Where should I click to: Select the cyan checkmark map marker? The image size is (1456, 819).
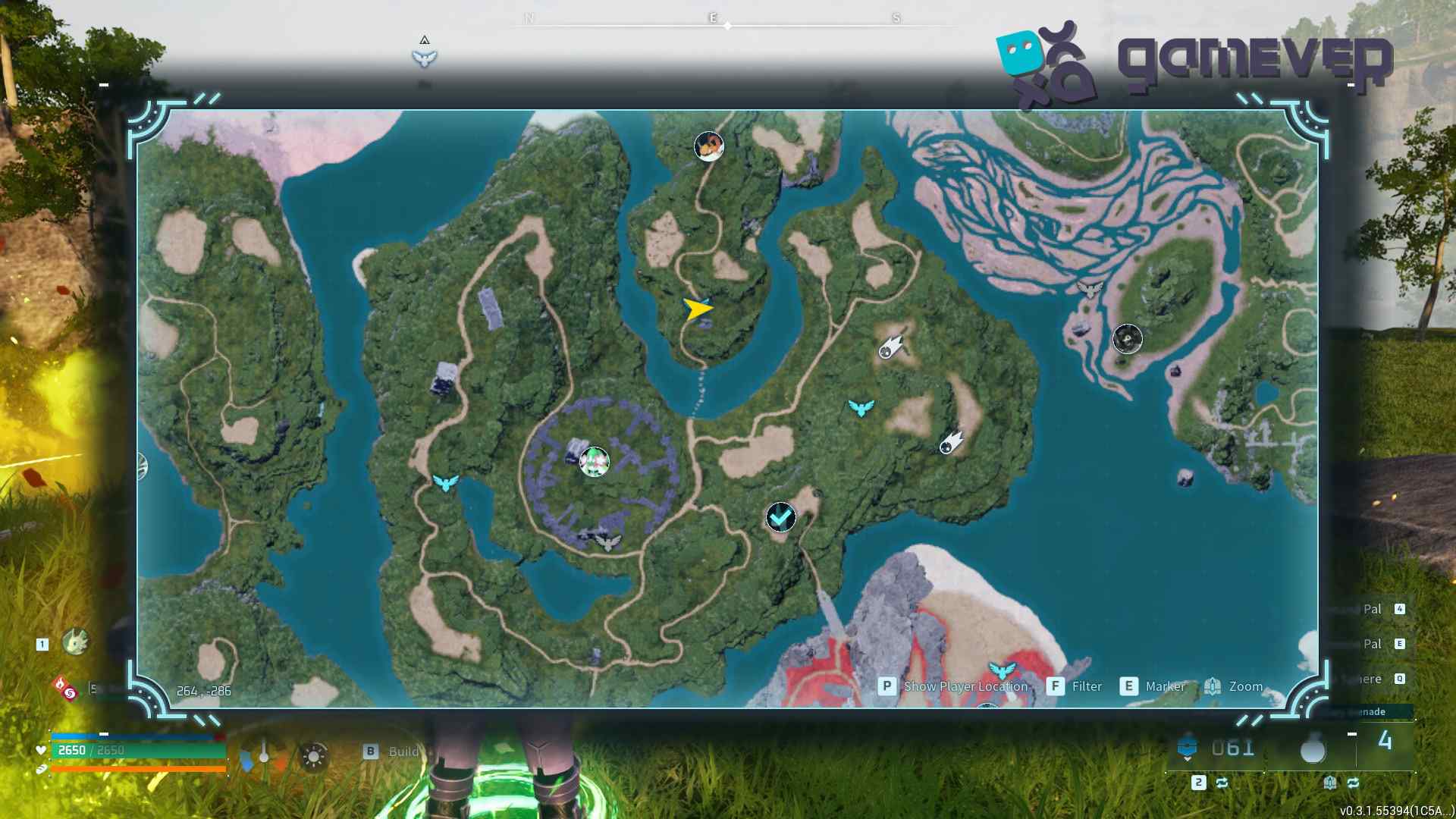(780, 517)
